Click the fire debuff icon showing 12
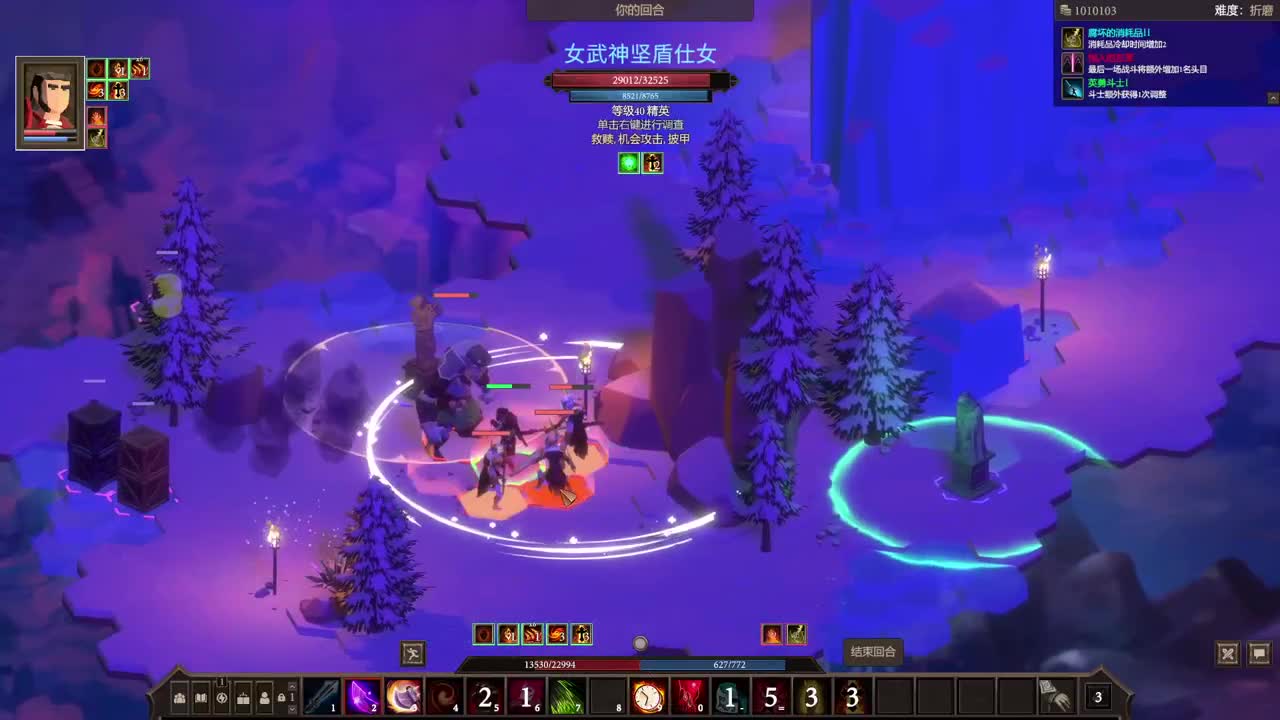 pos(651,163)
